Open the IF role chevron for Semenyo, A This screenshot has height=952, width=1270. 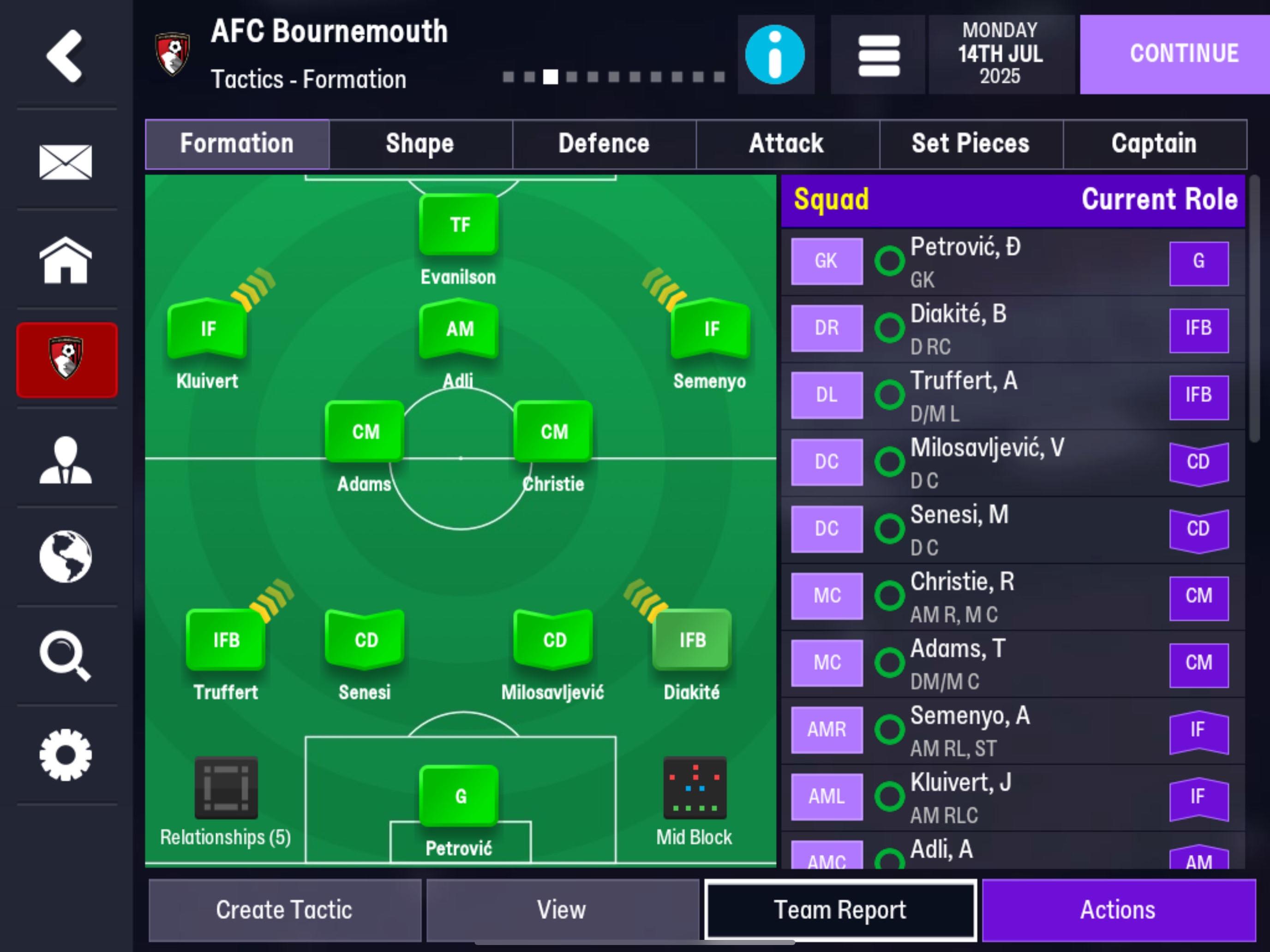point(1199,730)
